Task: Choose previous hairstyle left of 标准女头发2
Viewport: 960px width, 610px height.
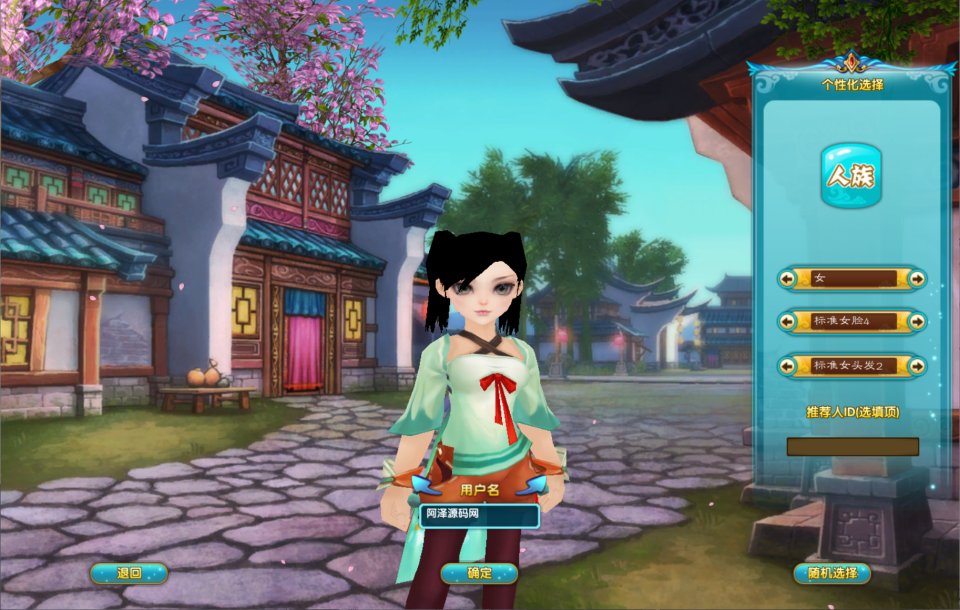Action: point(788,366)
